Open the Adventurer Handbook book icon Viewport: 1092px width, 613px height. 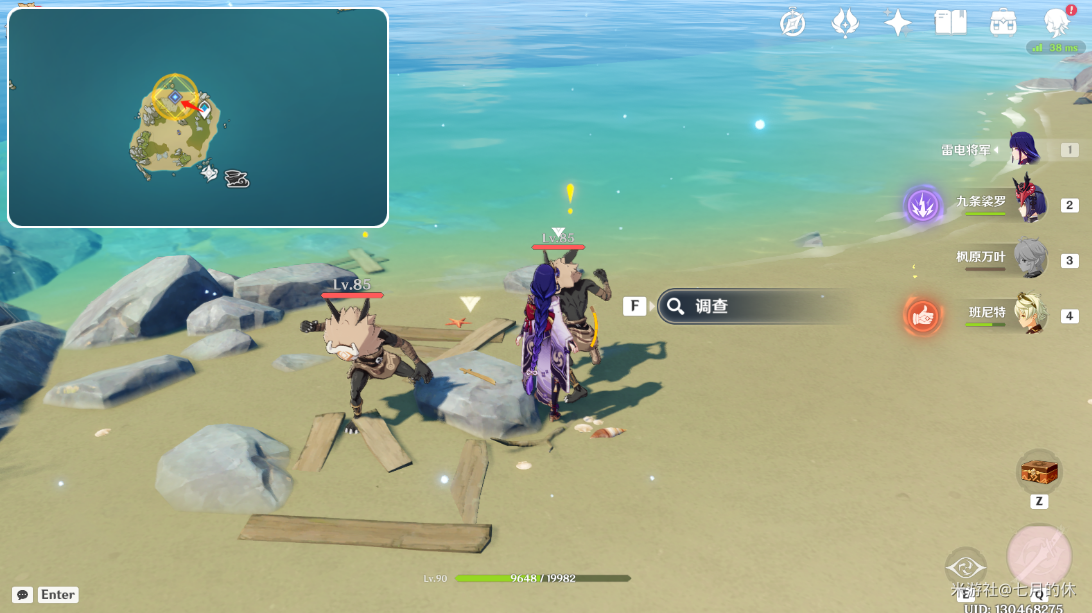point(950,22)
